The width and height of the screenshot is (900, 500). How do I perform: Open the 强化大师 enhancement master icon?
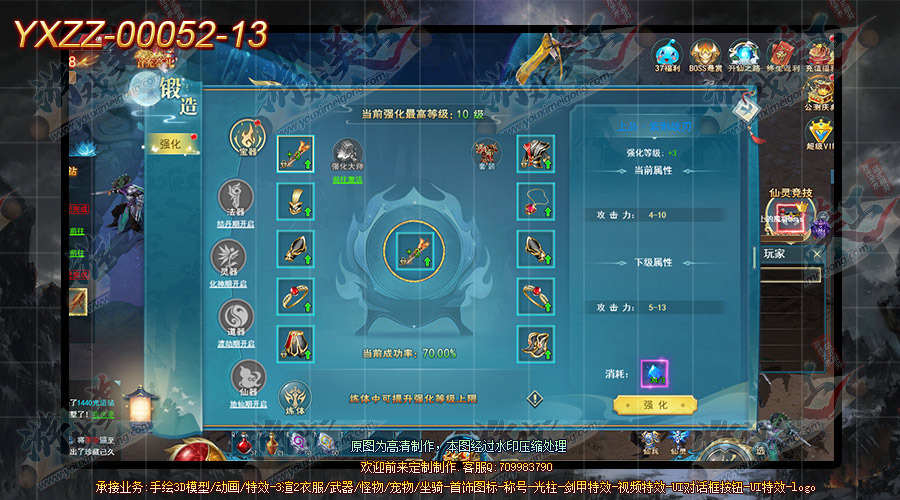click(x=346, y=153)
